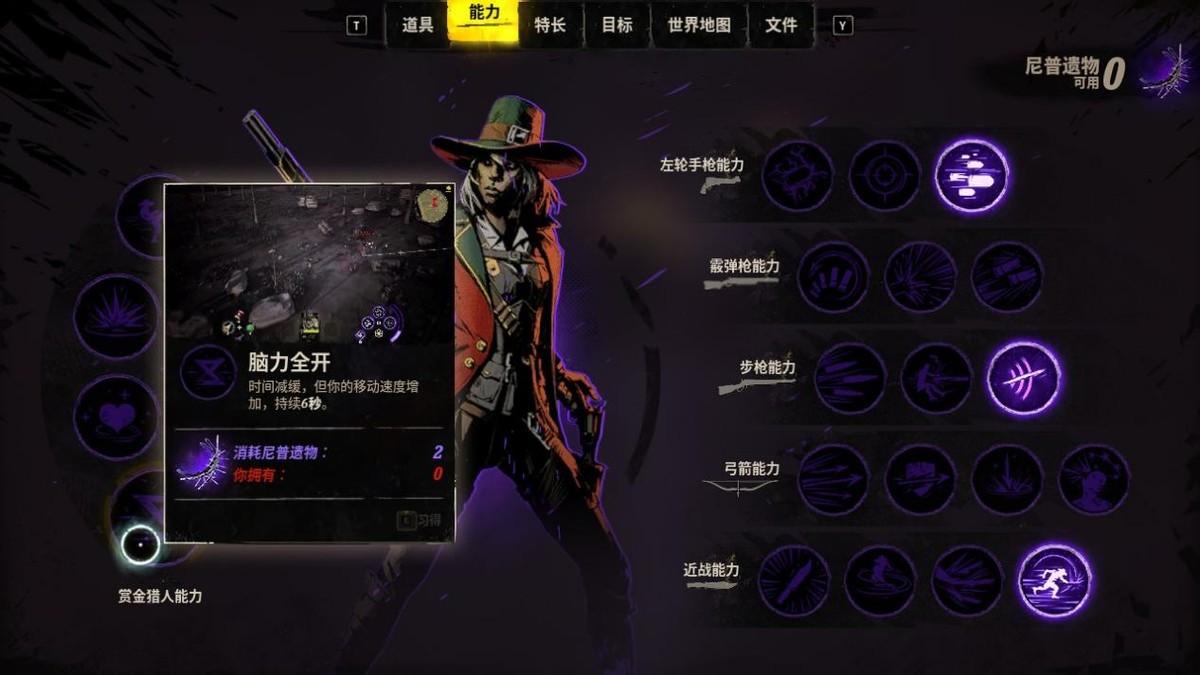Open the 世界地图 (World Map) tab
The height and width of the screenshot is (675, 1200).
[x=699, y=25]
